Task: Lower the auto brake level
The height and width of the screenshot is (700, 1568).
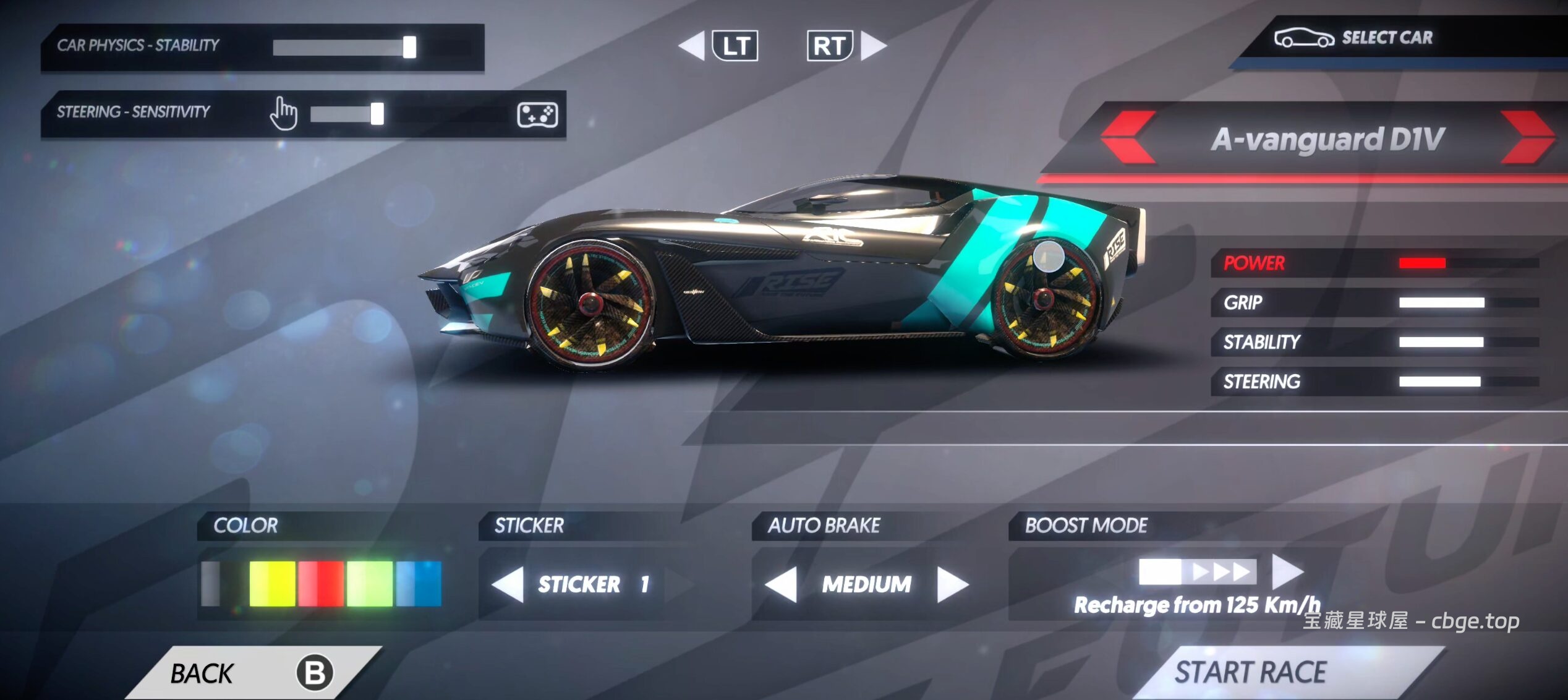Action: click(x=781, y=584)
